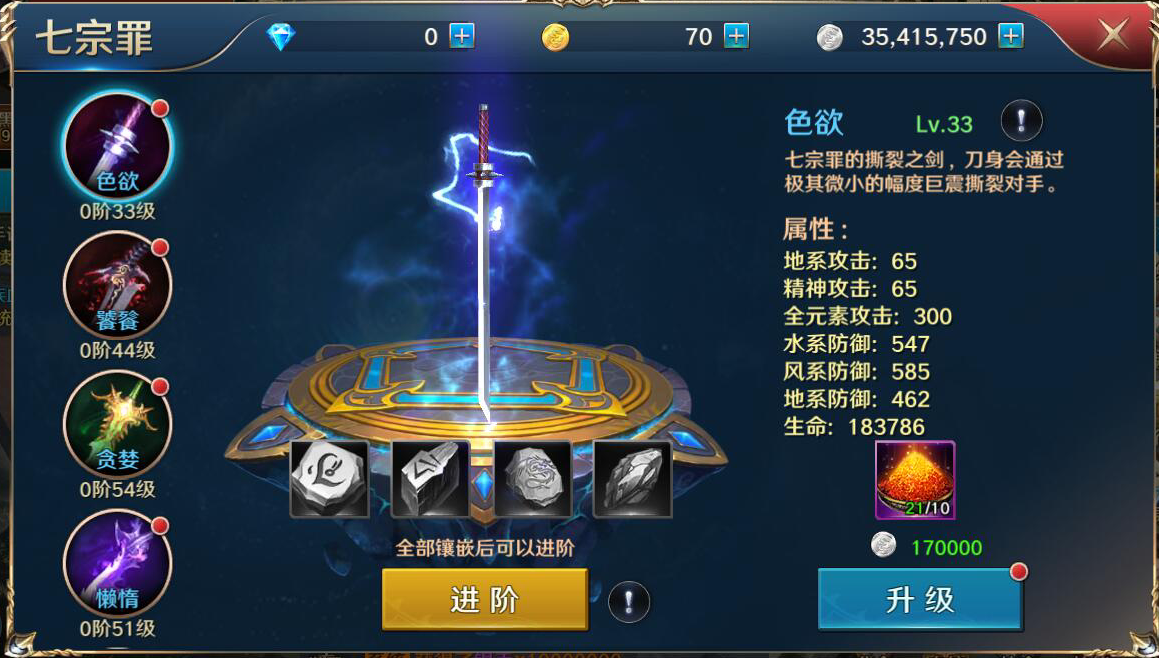Select the stone slab gem socket
Screen dimensions: 1159x658
(x=431, y=479)
